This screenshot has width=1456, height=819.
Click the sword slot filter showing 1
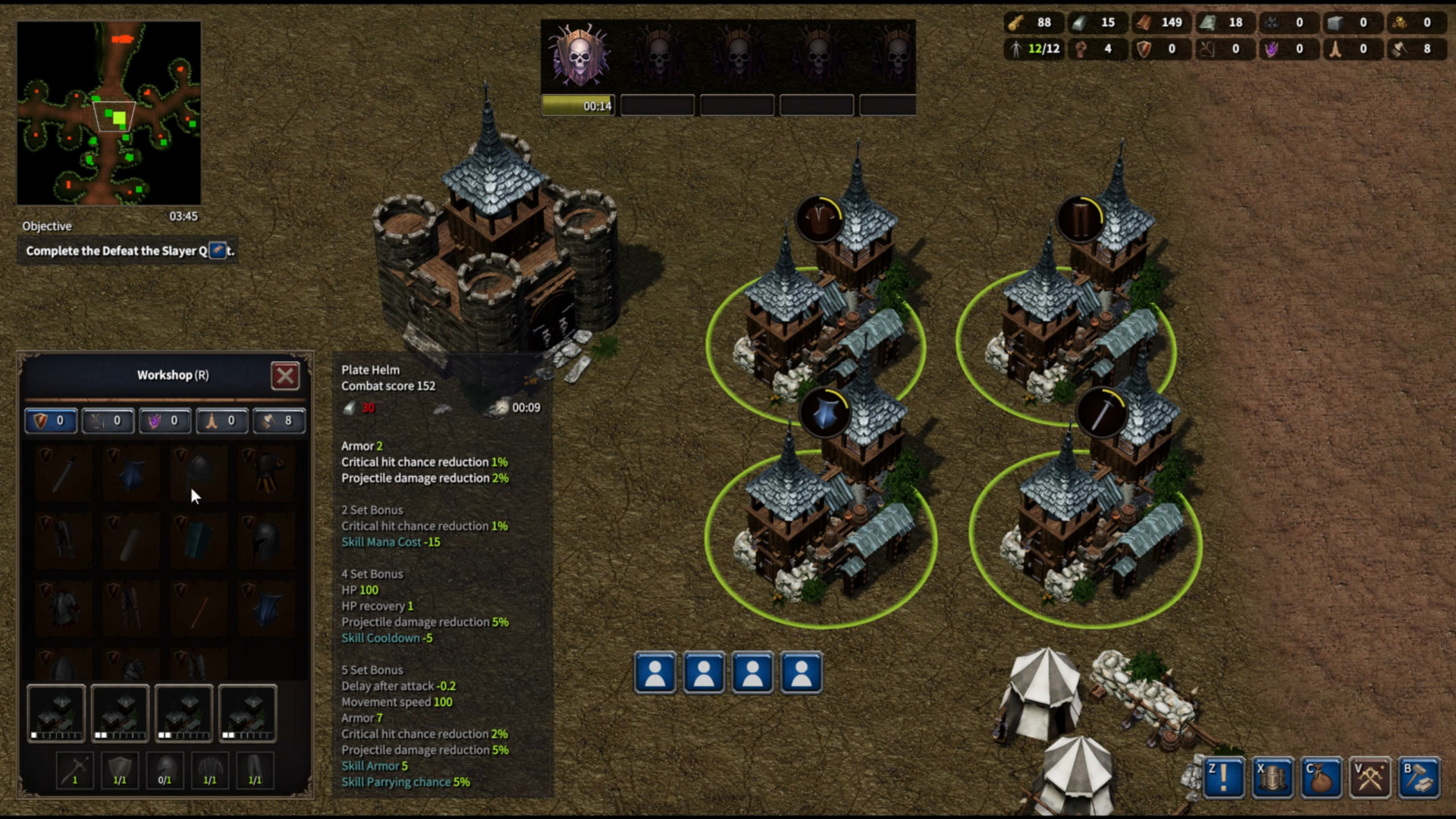click(74, 770)
